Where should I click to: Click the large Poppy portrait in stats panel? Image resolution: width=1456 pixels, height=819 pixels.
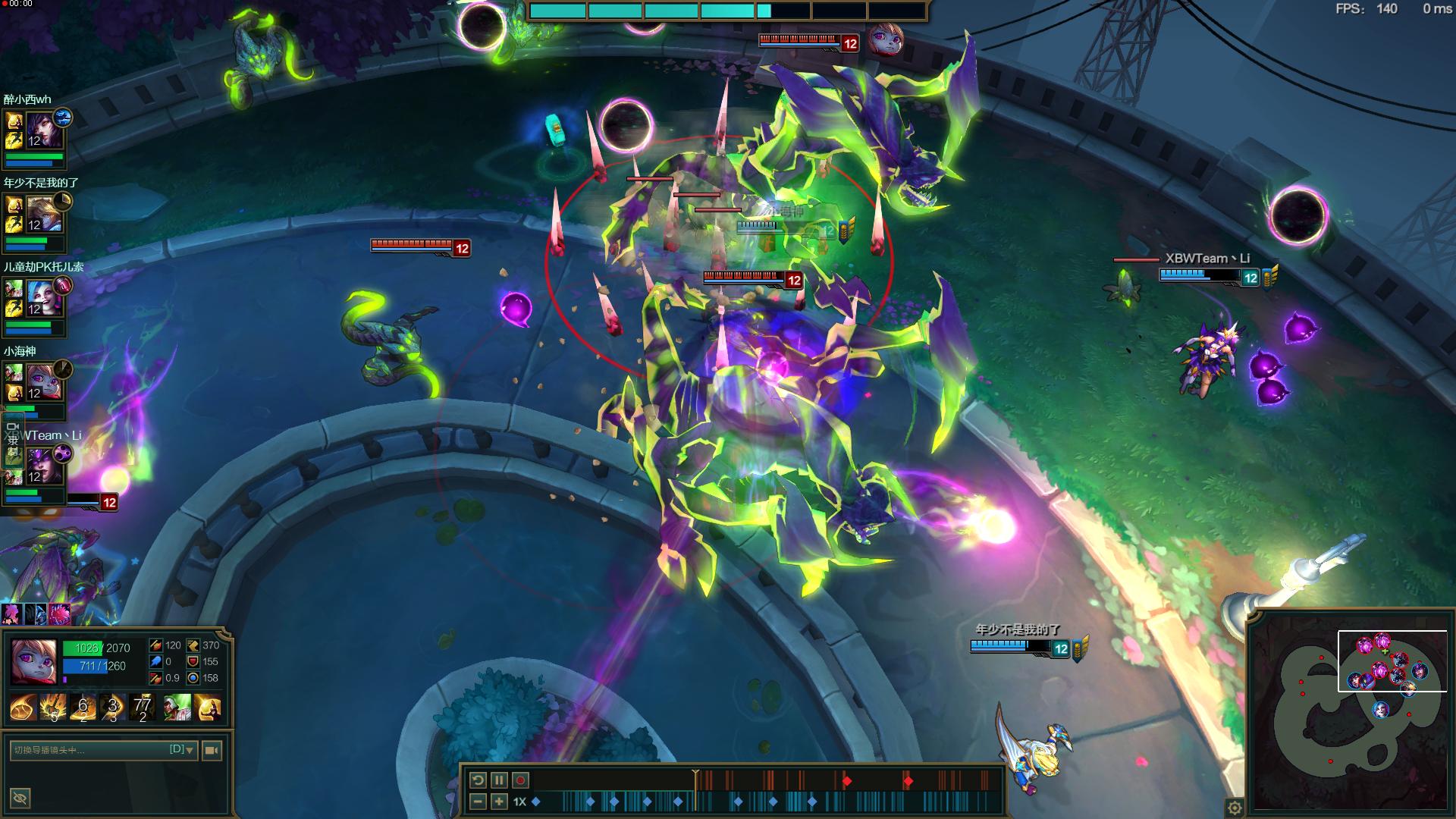[x=33, y=661]
